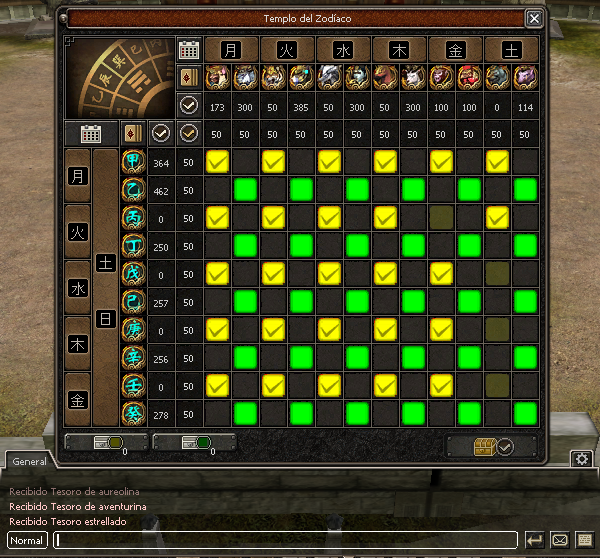600x558 pixels.
Task: Select the 火 column header
Action: [287, 49]
